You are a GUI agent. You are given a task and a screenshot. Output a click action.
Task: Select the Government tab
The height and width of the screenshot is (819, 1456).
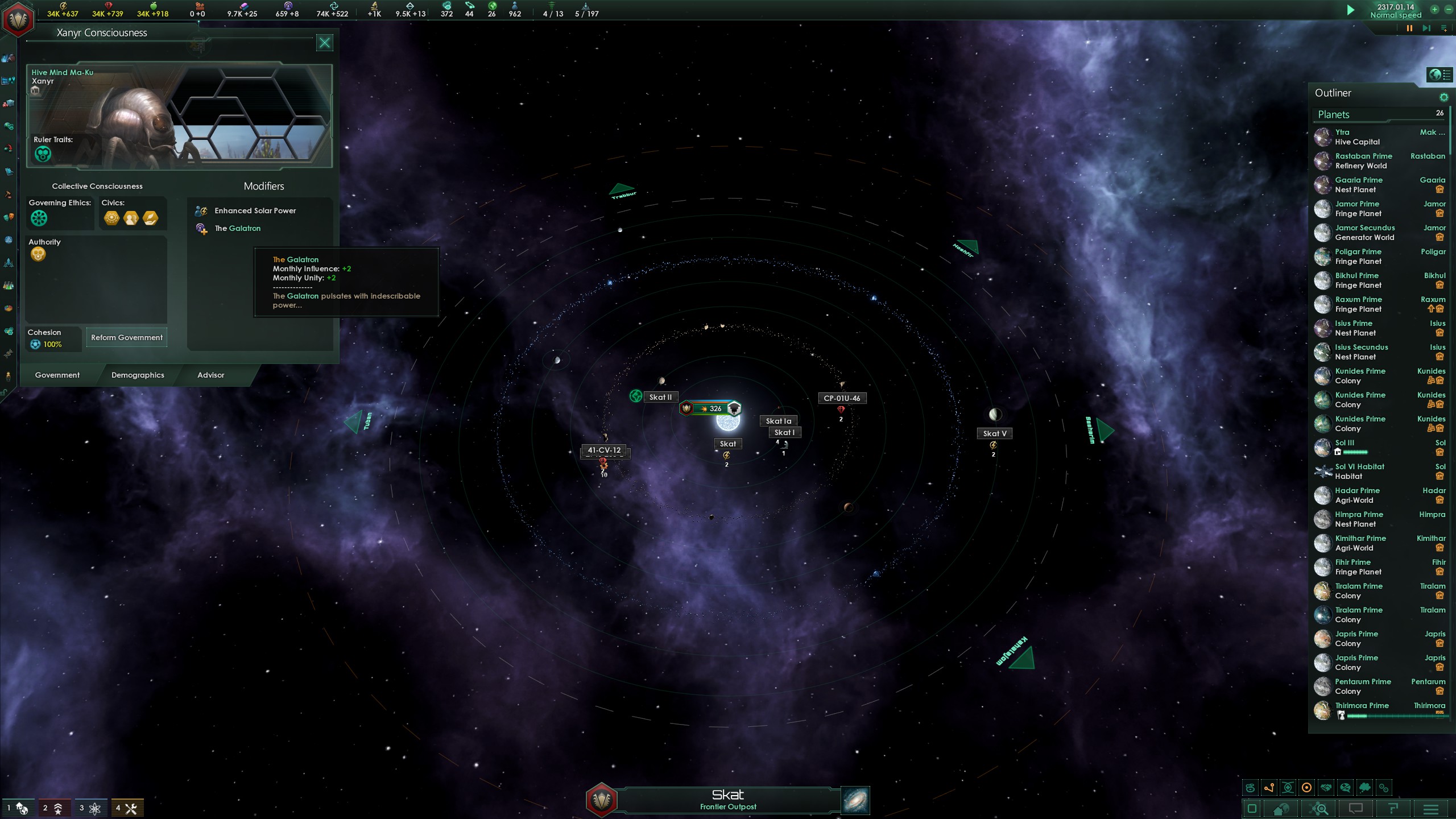click(x=57, y=375)
